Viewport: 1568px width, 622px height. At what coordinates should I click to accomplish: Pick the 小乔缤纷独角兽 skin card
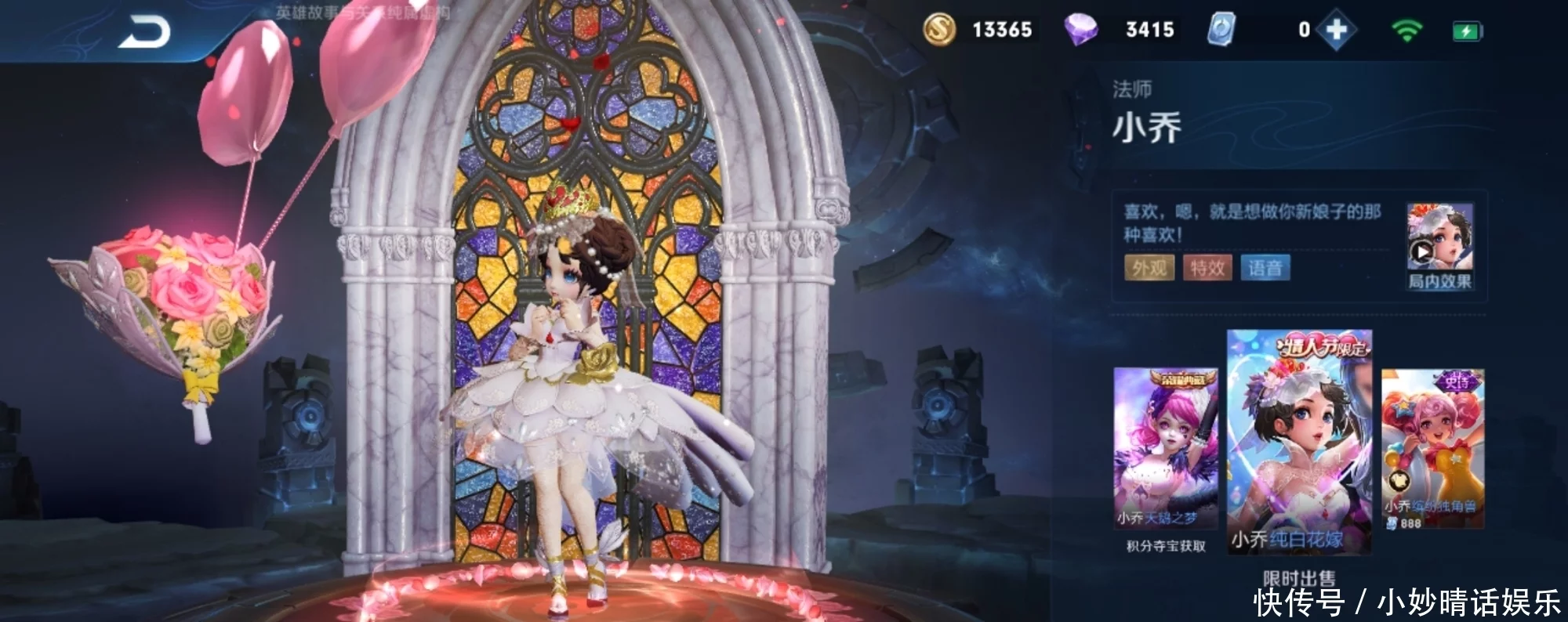(x=1432, y=448)
